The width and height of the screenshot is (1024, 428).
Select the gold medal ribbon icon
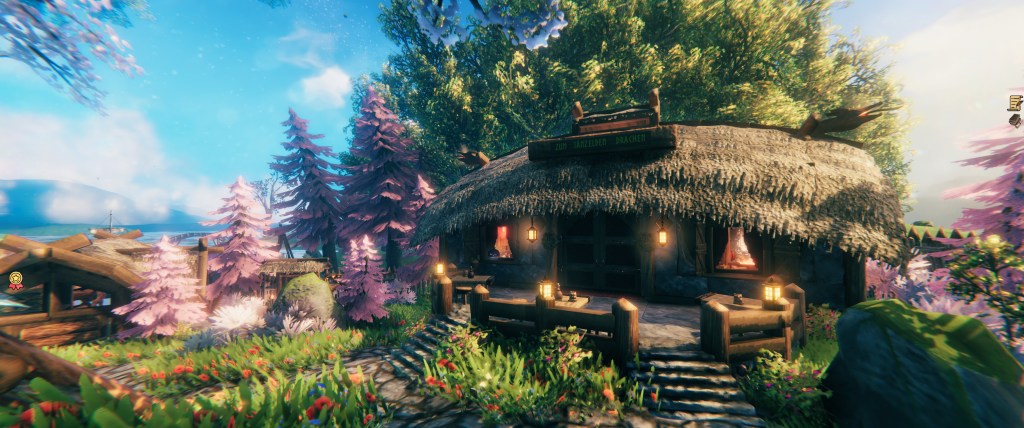(16, 280)
